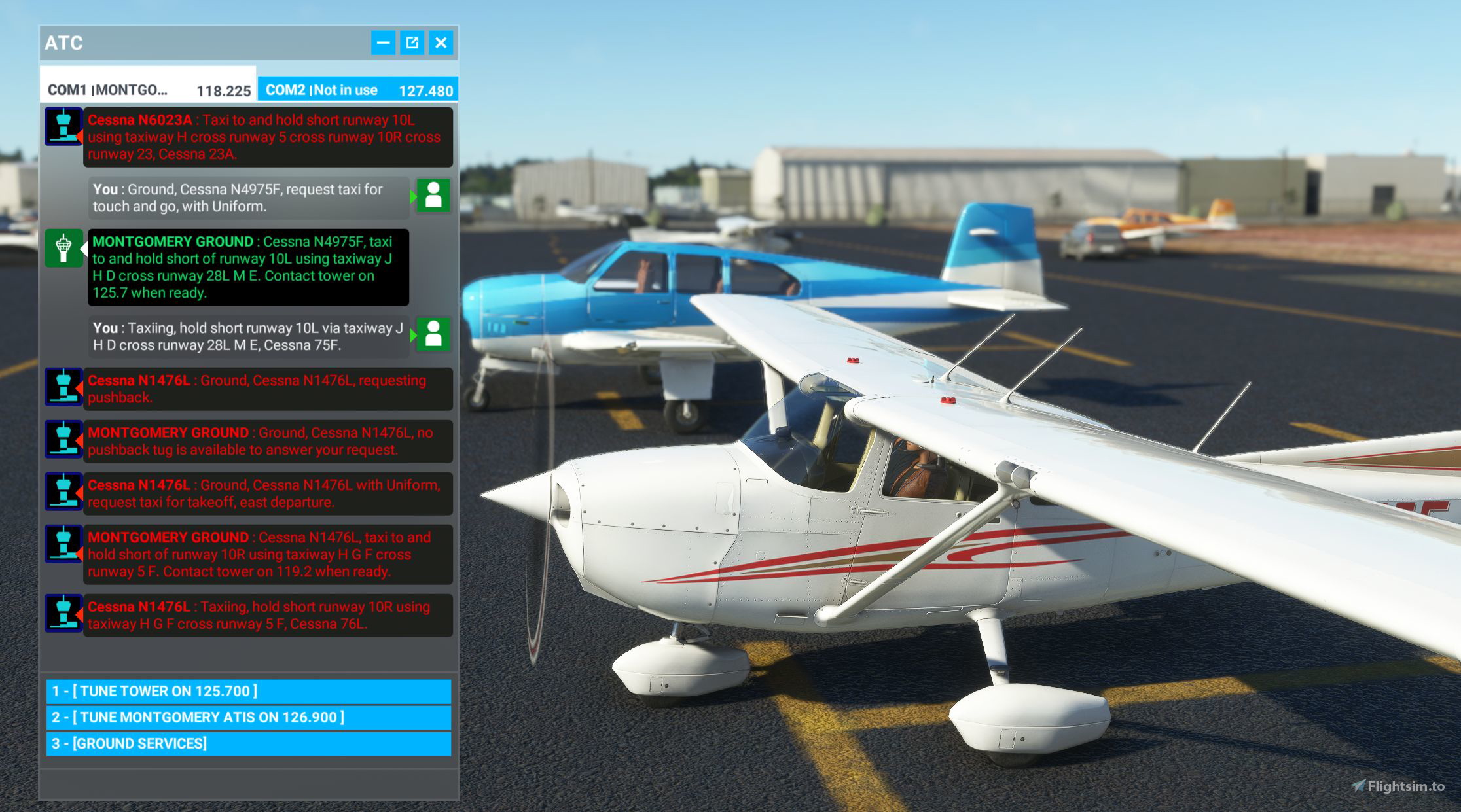
Task: Click the tower icon beside Cessna N6023A's taxi message
Action: pos(63,126)
